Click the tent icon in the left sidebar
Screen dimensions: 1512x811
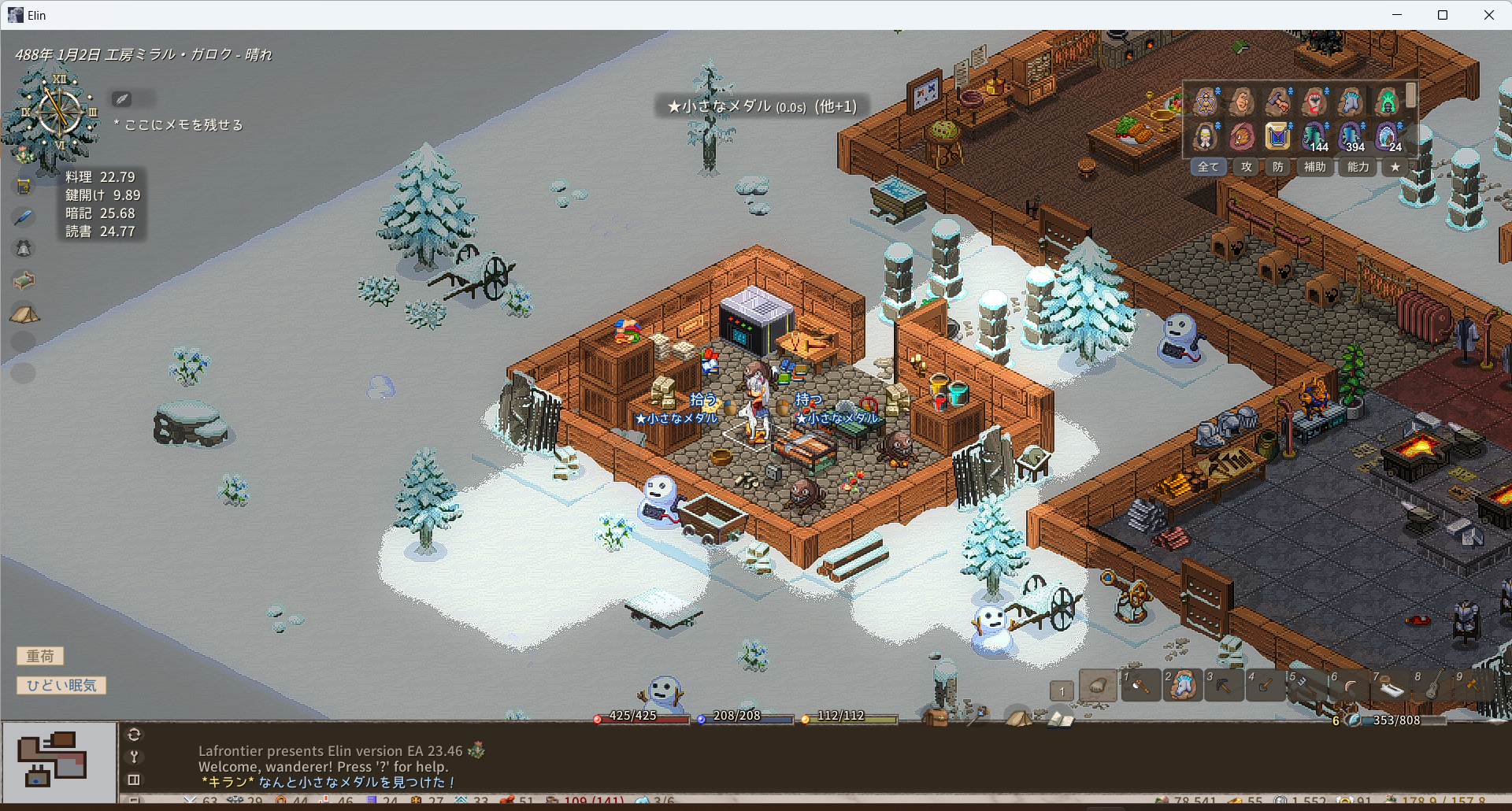[24, 314]
